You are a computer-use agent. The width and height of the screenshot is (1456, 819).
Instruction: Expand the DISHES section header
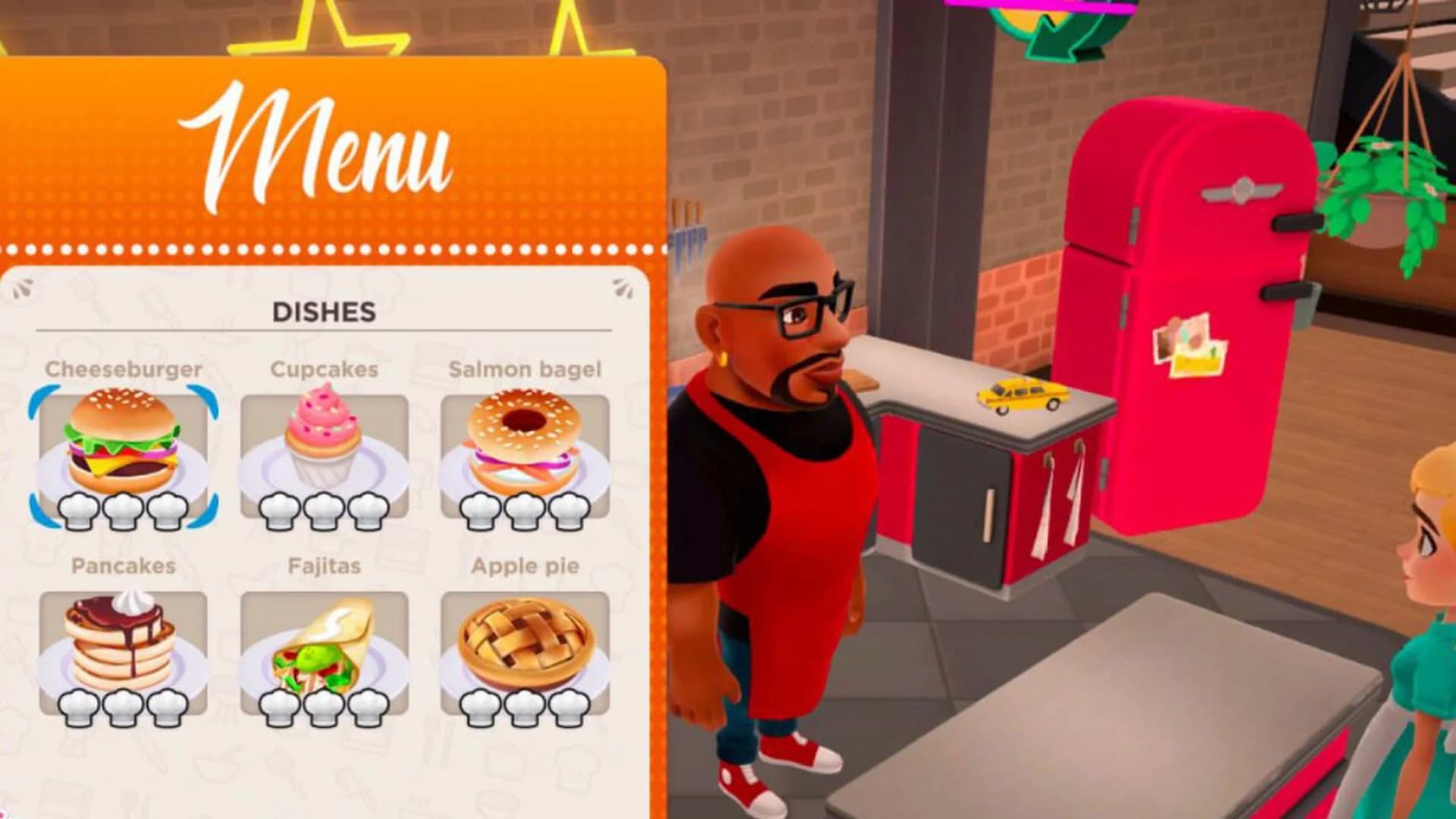click(x=325, y=312)
